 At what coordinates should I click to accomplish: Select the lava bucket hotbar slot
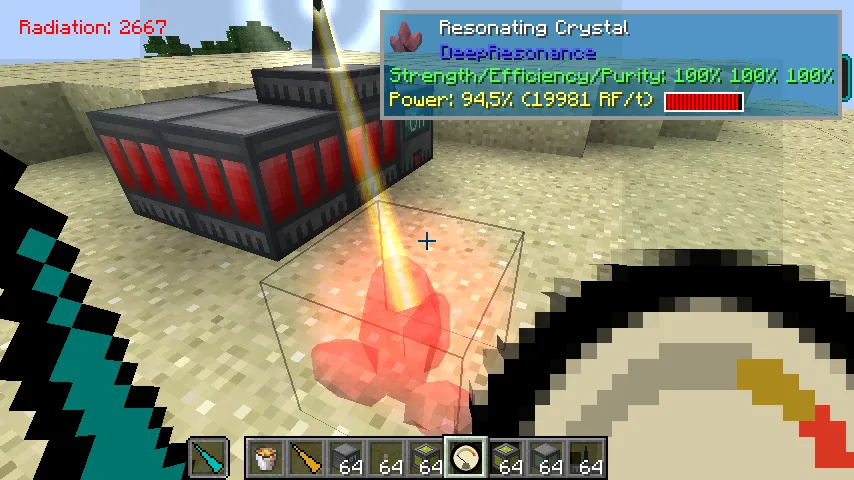tap(266, 459)
